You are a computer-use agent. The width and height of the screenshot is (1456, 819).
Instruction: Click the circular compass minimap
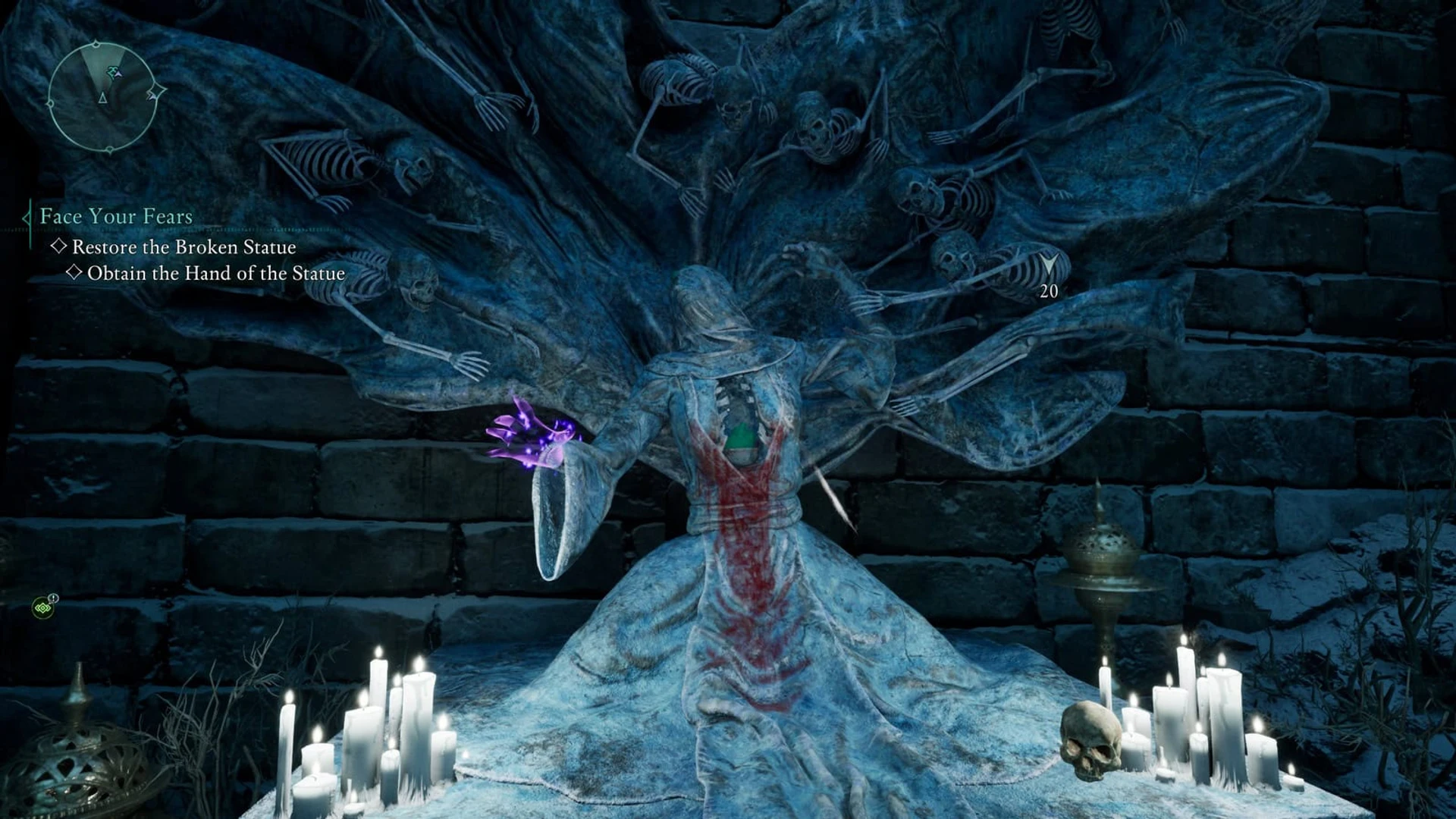click(x=103, y=97)
